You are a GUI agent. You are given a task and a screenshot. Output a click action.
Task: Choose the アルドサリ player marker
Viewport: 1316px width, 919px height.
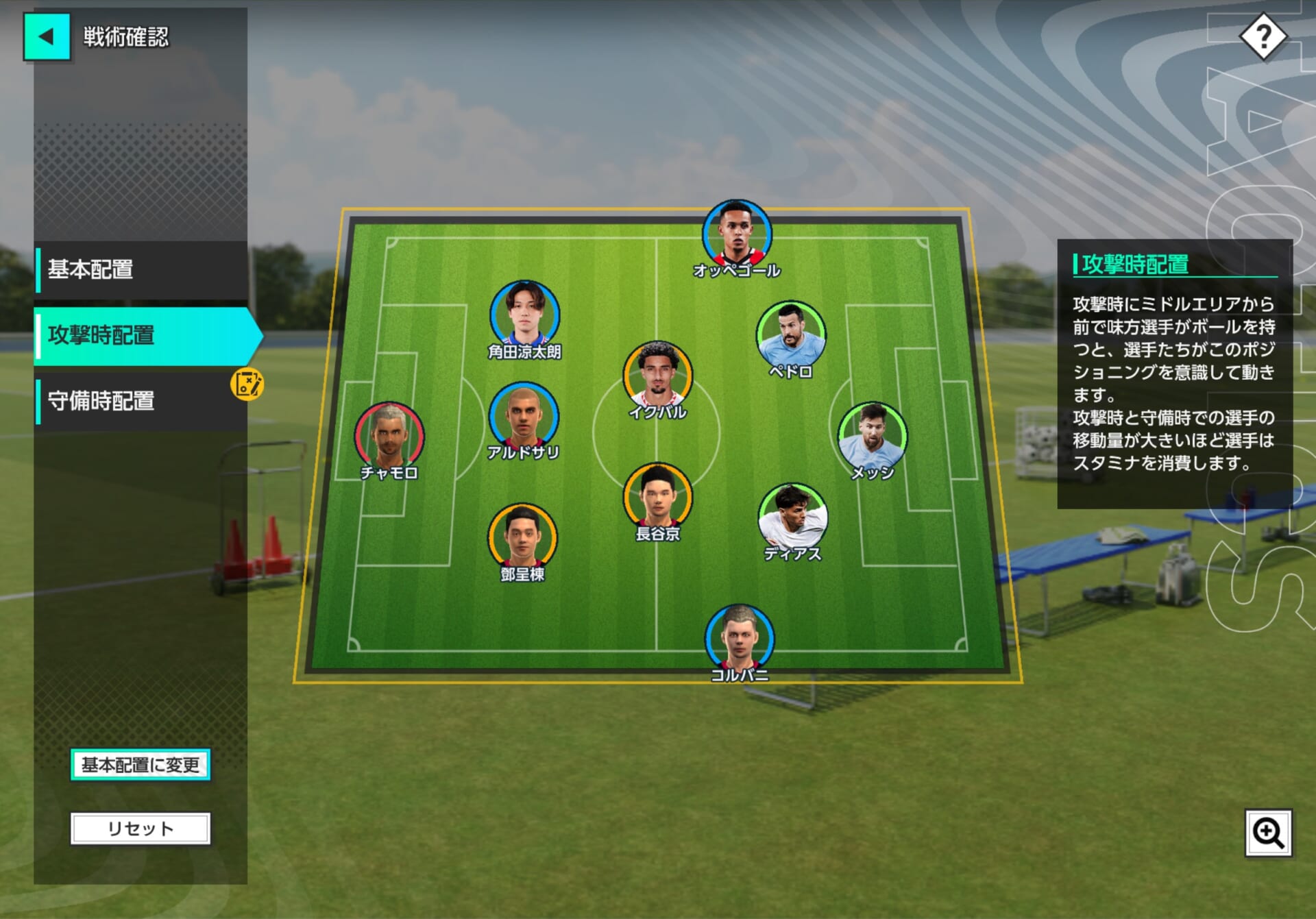(523, 417)
